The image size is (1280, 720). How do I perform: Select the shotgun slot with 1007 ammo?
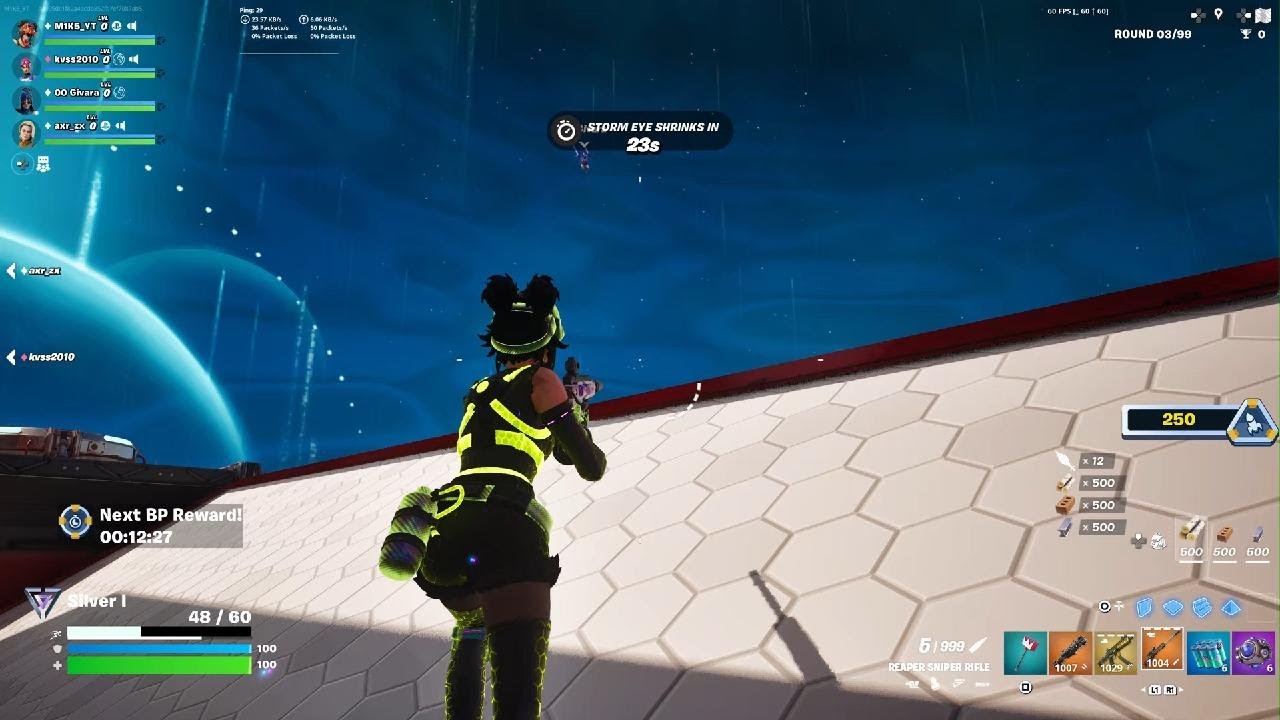point(1069,653)
